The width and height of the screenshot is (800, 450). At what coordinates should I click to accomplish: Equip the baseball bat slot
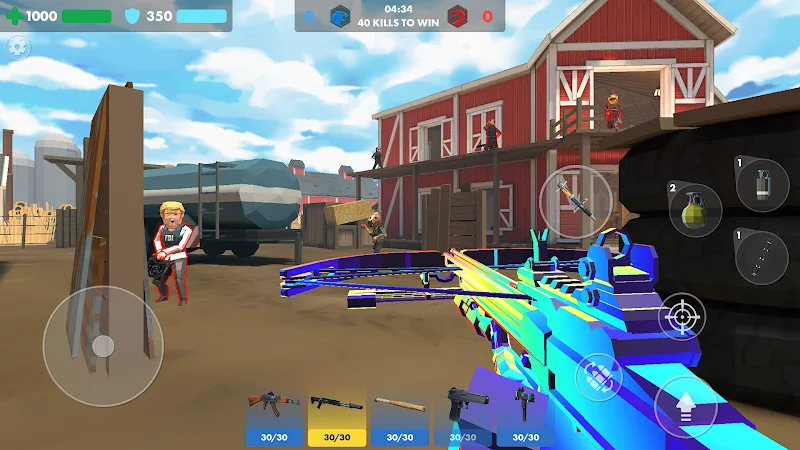tap(399, 418)
